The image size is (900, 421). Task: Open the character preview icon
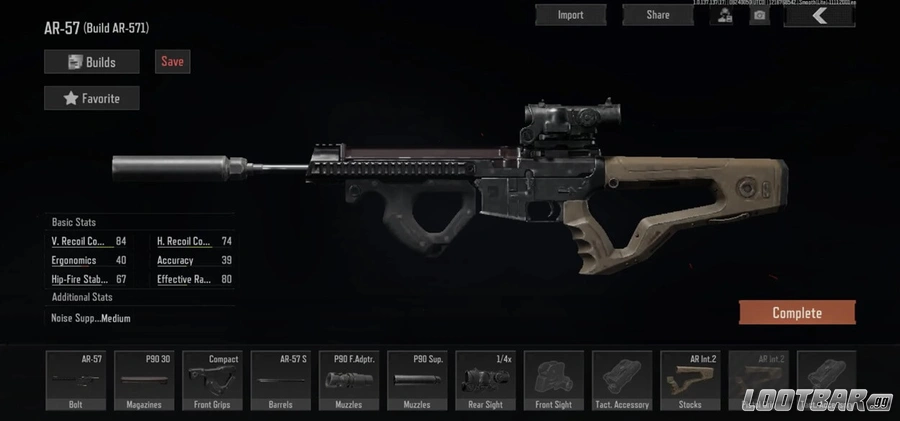click(x=721, y=15)
